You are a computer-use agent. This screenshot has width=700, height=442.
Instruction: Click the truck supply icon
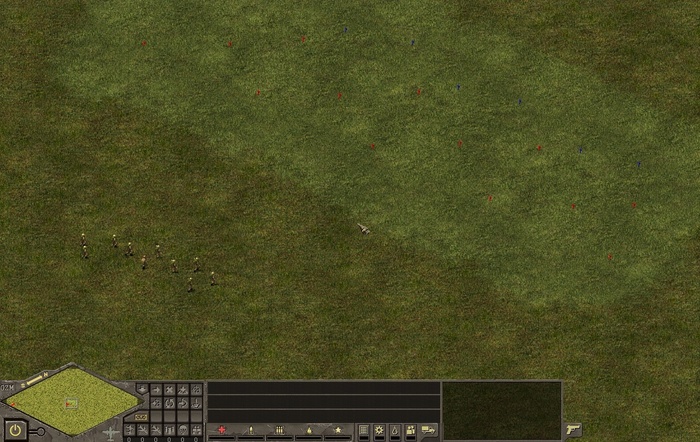[428, 430]
